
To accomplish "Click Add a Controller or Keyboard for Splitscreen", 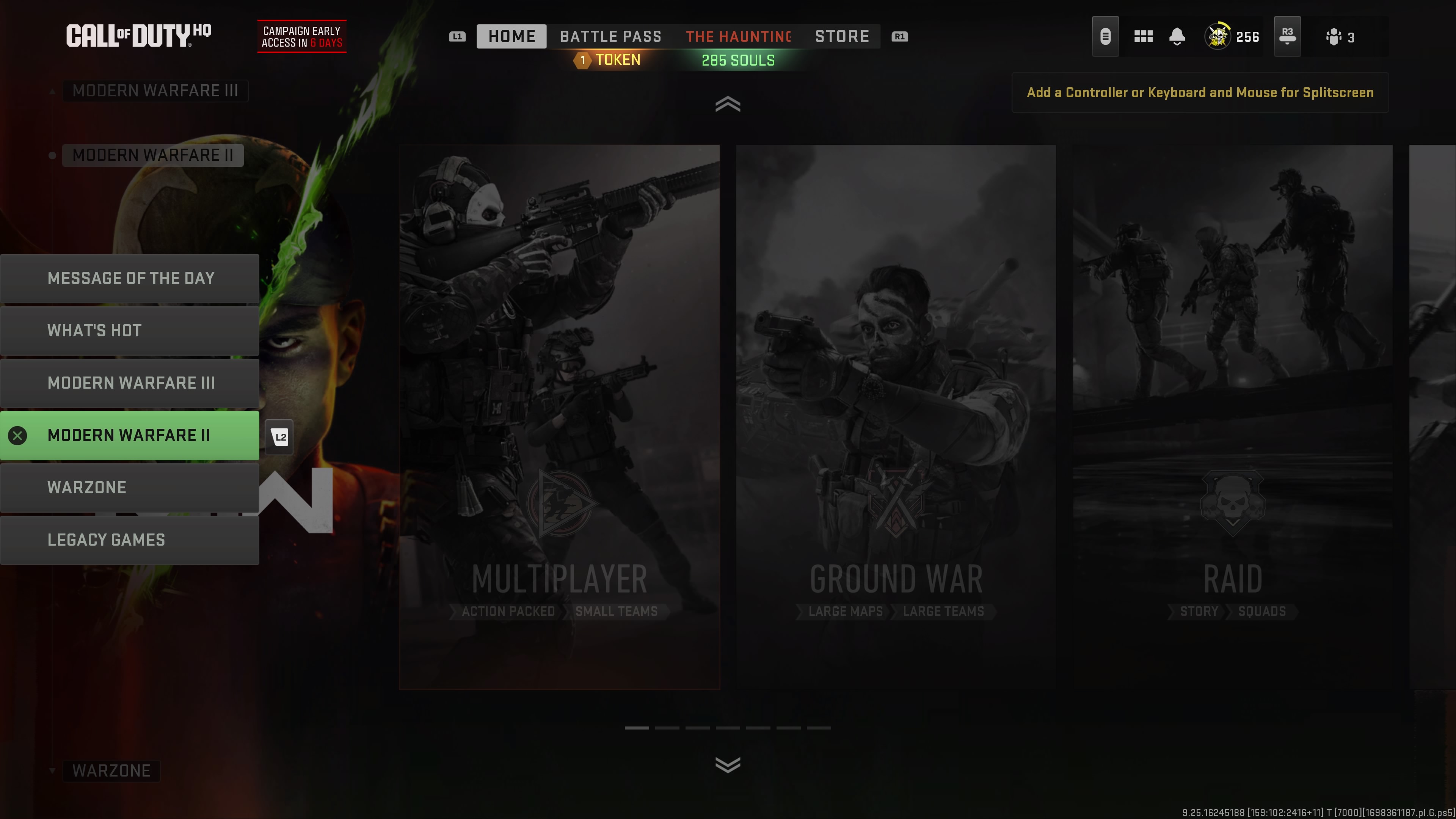I will coord(1199,92).
